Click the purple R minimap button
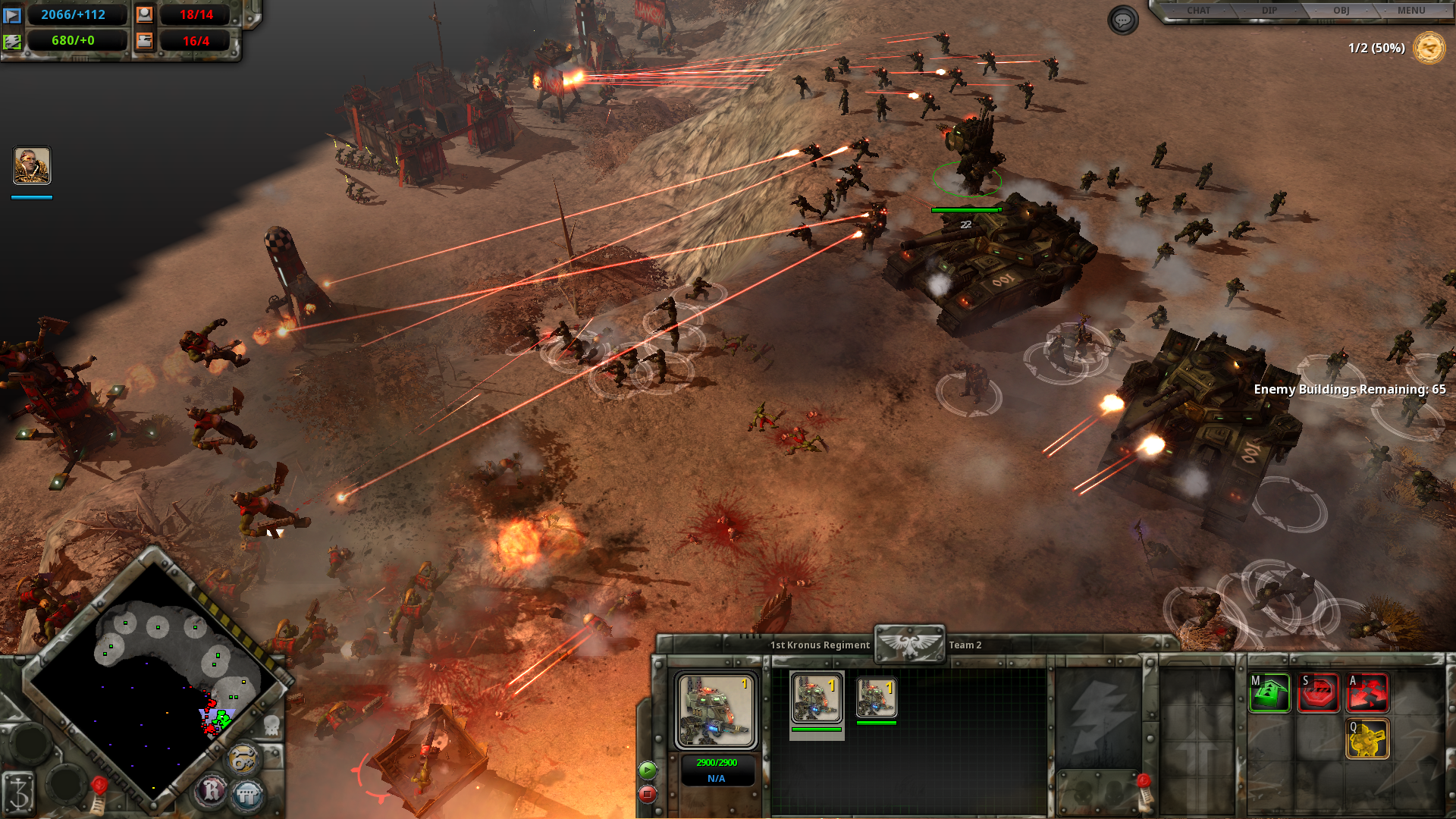The height and width of the screenshot is (819, 1456). coord(212,791)
